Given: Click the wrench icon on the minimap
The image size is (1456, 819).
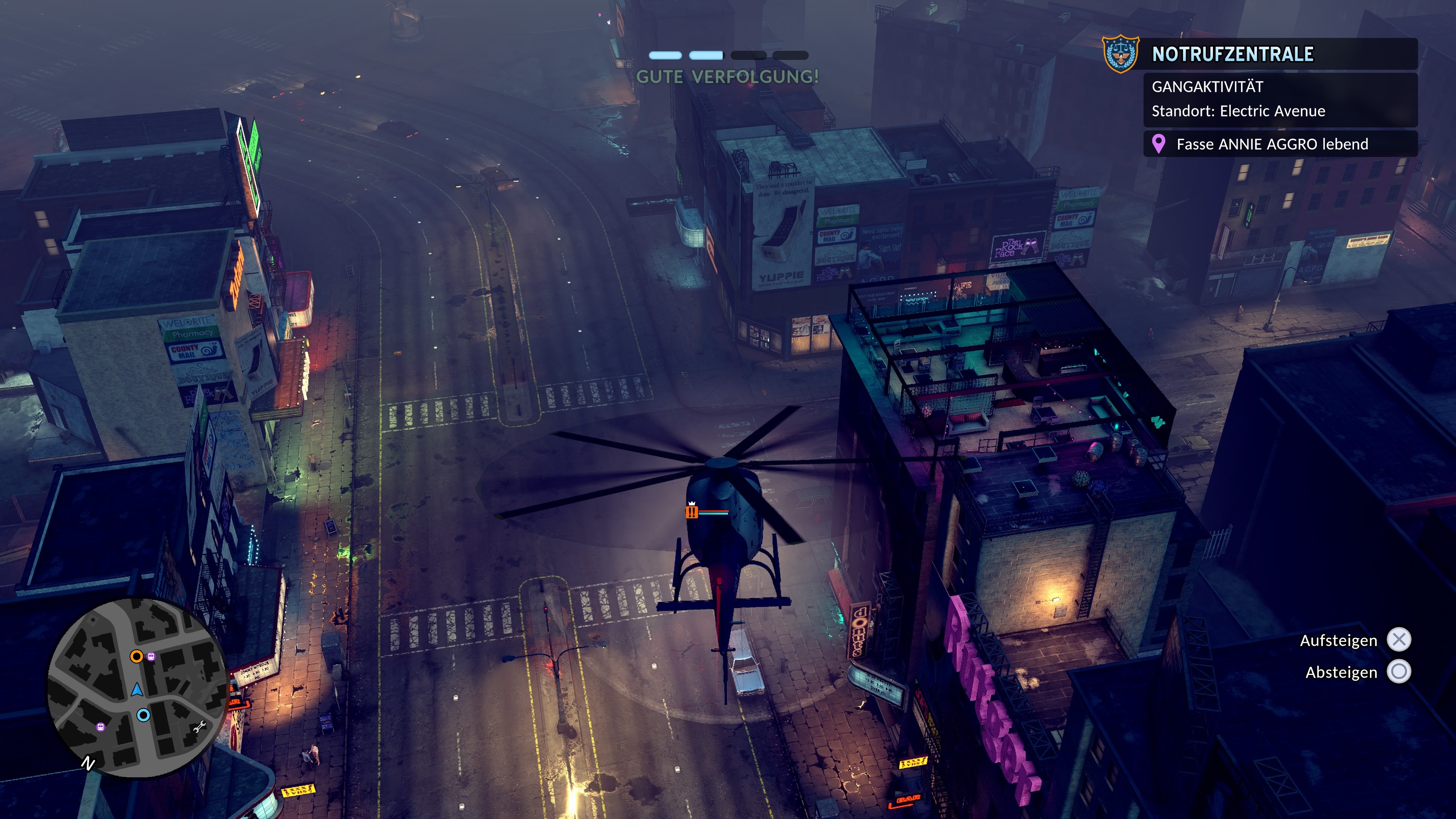Looking at the screenshot, I should 199,728.
